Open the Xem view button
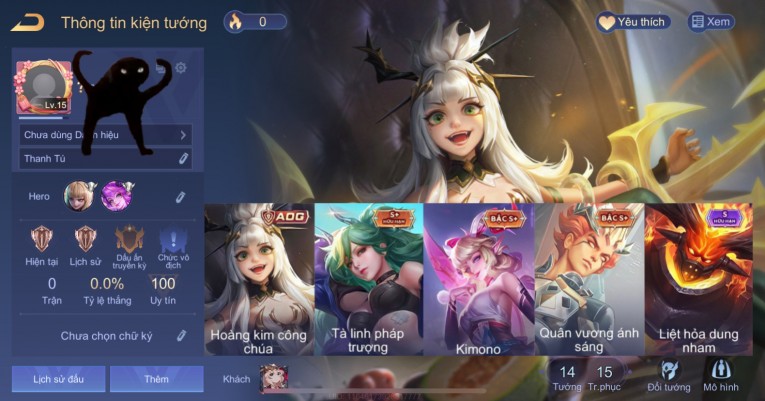 pos(711,22)
